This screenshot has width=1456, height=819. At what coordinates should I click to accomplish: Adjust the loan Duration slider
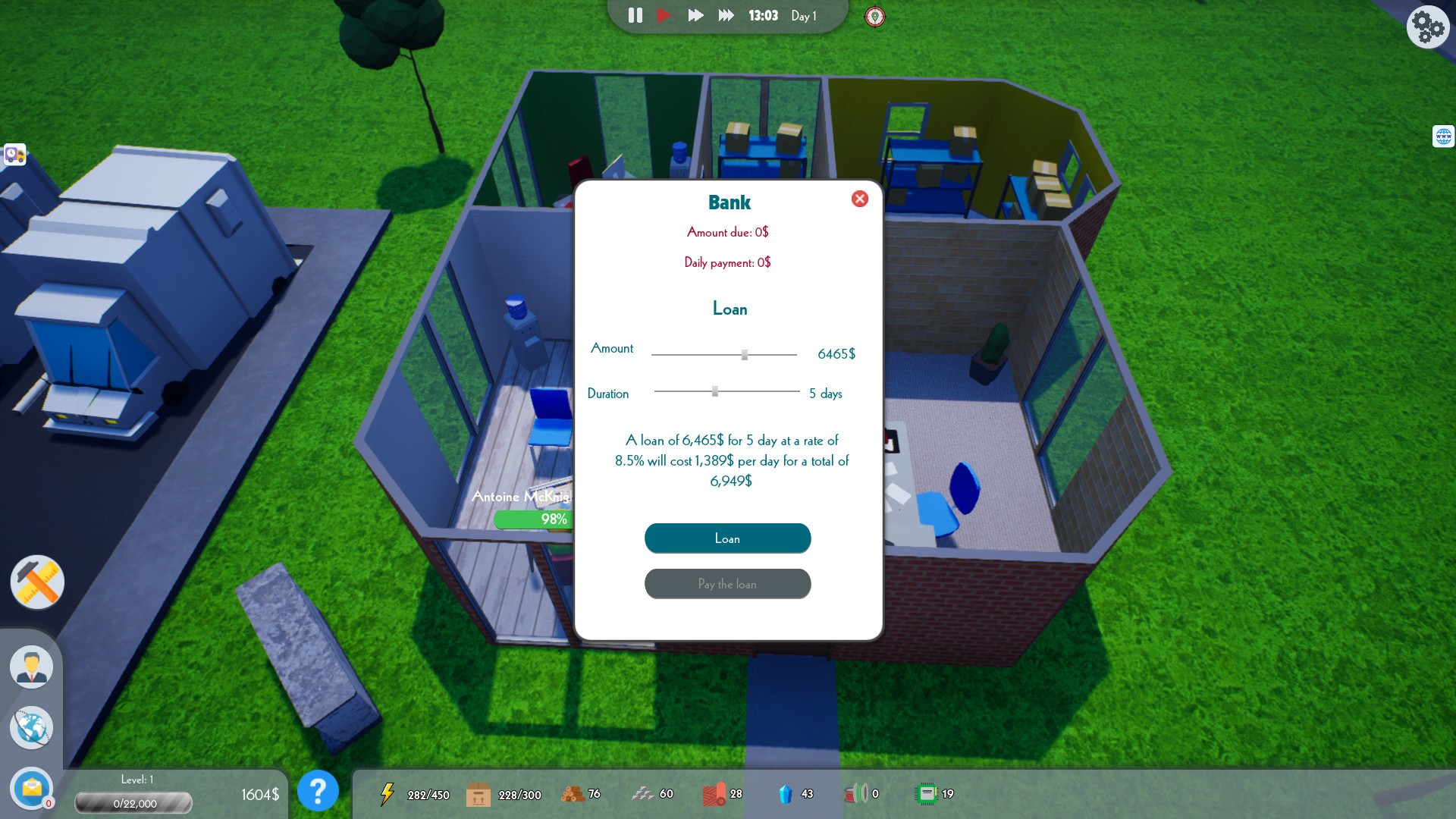pos(715,391)
